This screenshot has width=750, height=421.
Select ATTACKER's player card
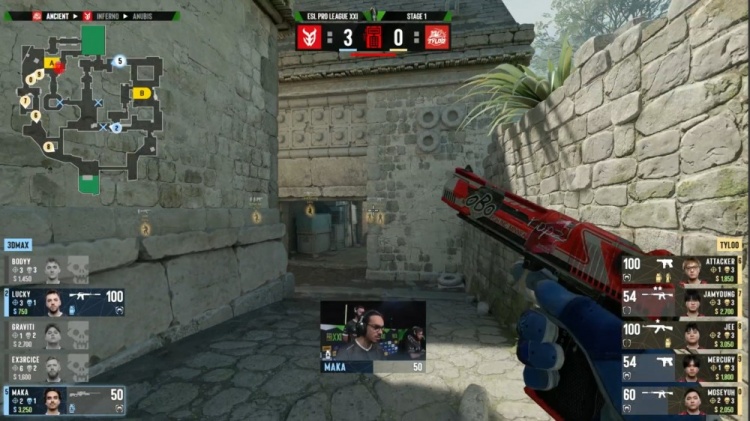pos(684,270)
